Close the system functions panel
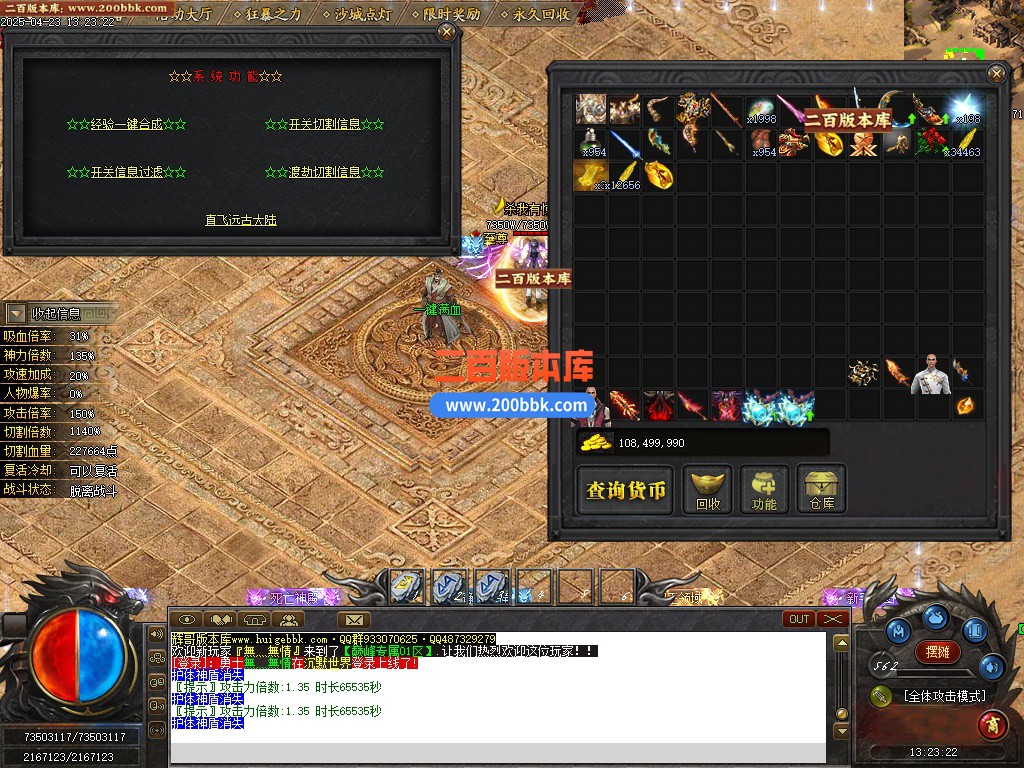The image size is (1024, 768). (x=446, y=32)
